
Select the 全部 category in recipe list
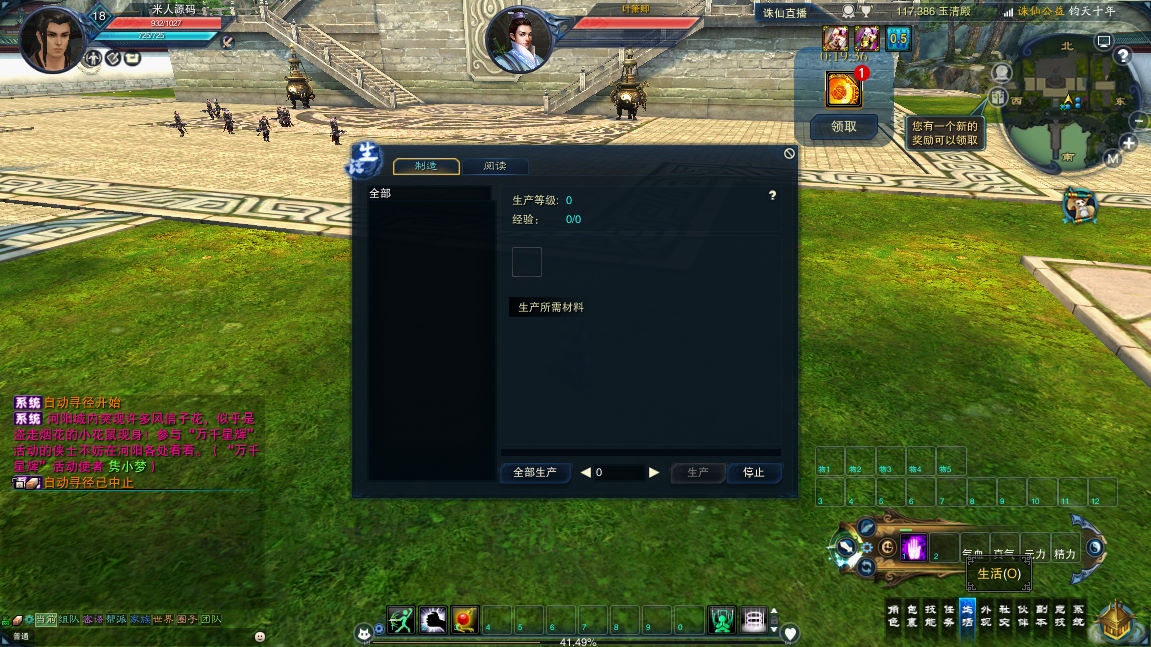[x=381, y=193]
